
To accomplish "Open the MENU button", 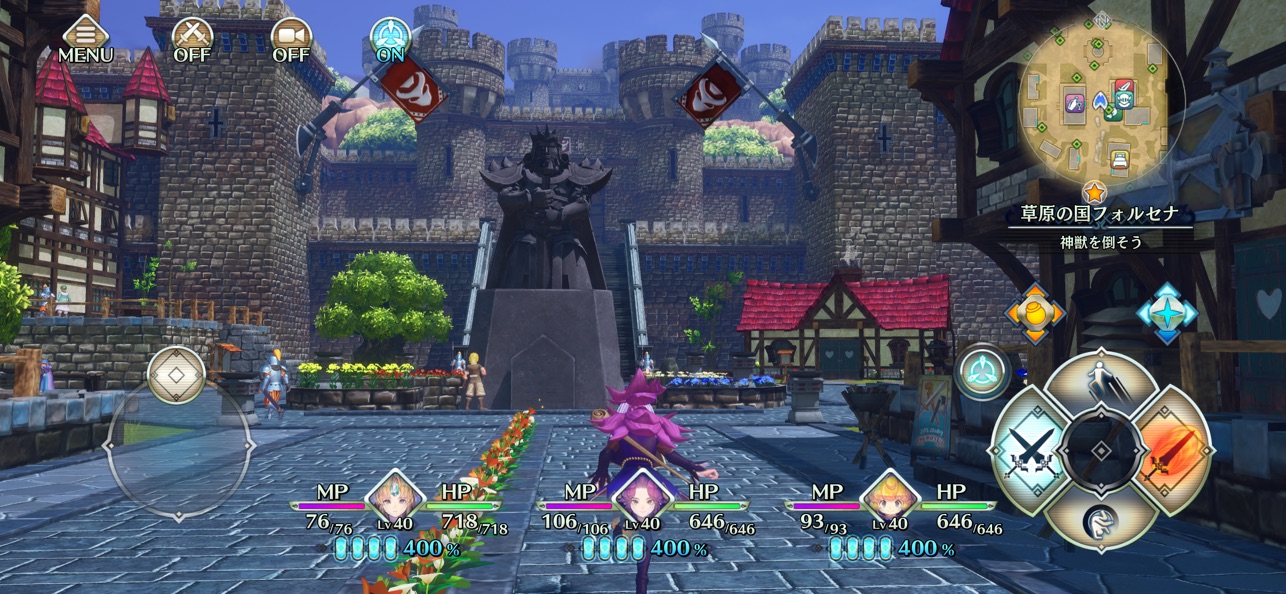I will 85,40.
